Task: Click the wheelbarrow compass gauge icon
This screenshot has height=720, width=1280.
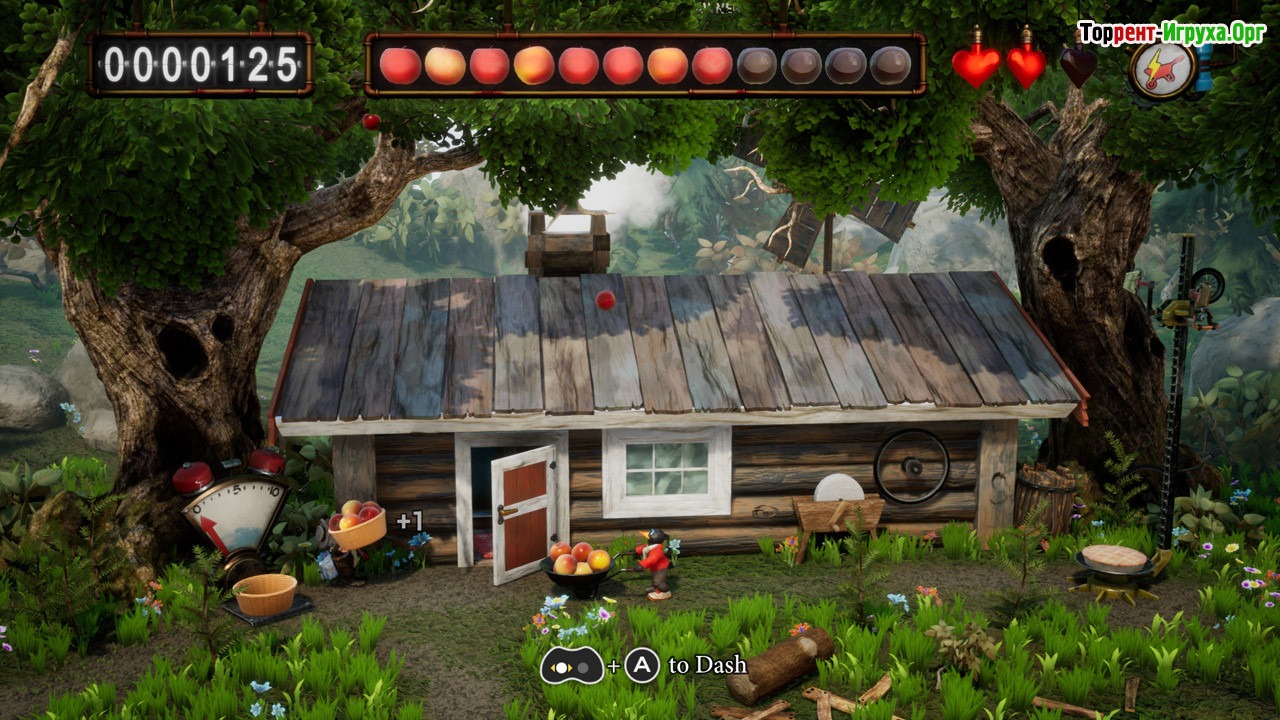Action: [1164, 70]
